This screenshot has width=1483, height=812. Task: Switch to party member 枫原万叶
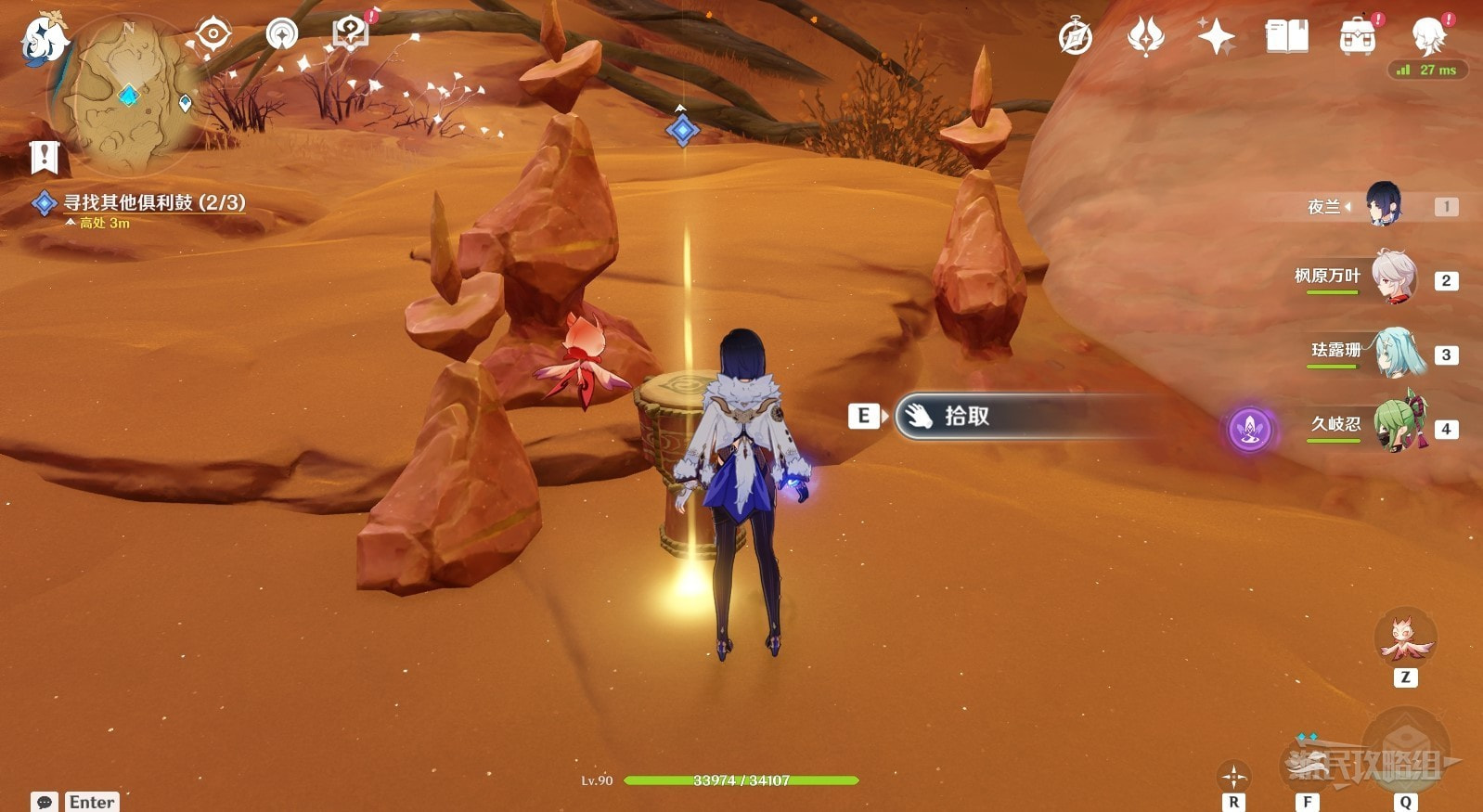click(1392, 277)
